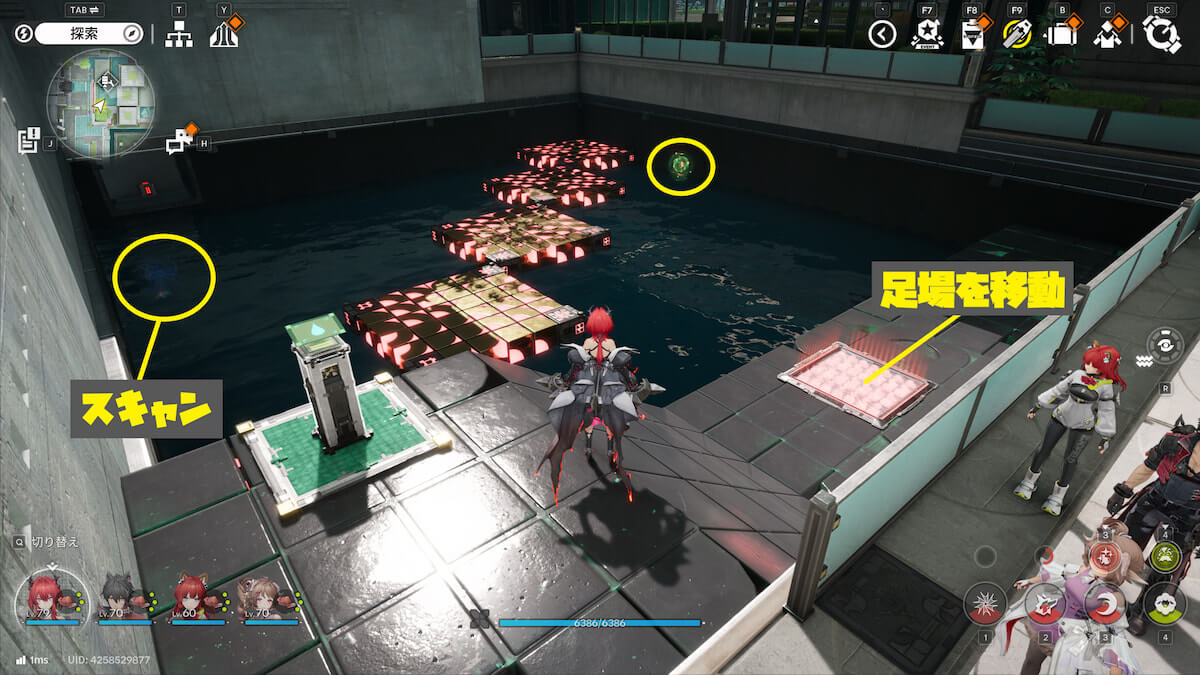The width and height of the screenshot is (1200, 675).
Task: Open the ESC system menu ring icon
Action: (x=1161, y=35)
